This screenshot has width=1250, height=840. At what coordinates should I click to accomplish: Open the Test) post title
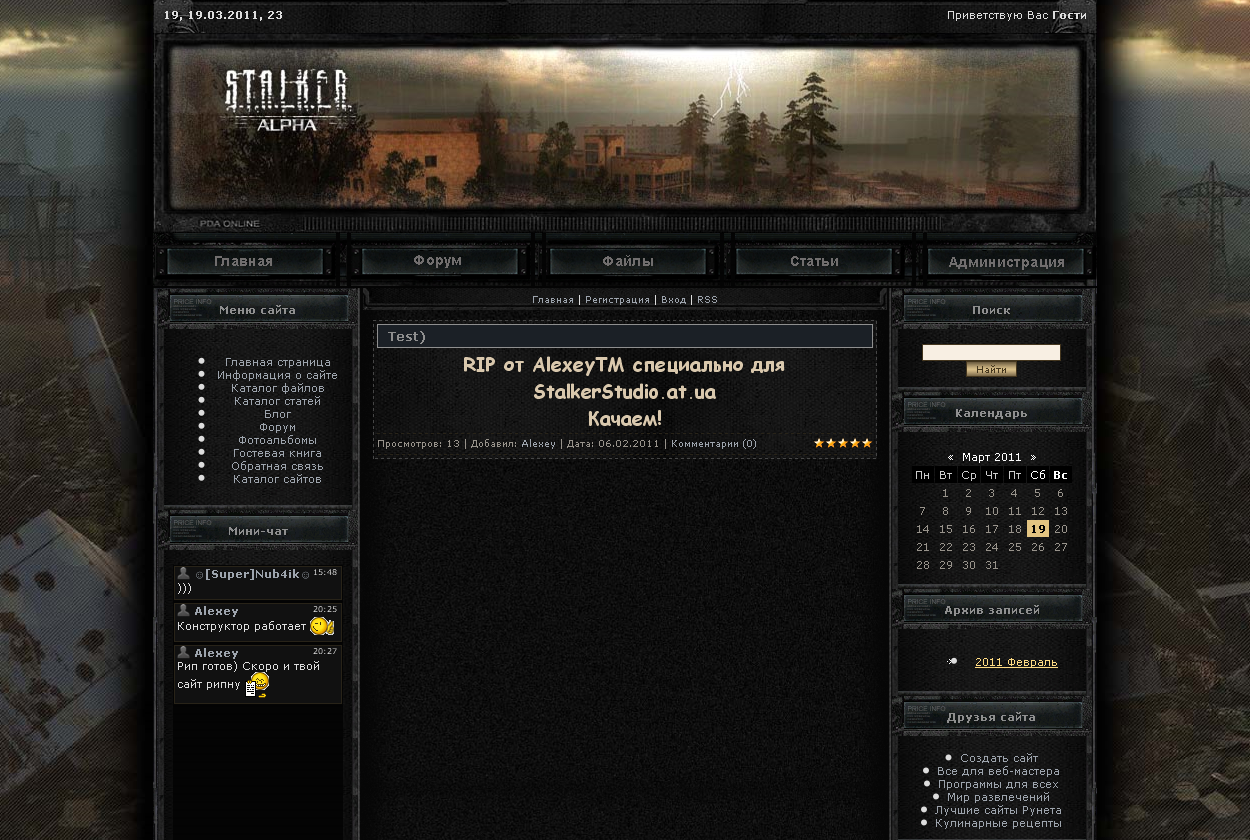click(x=407, y=337)
